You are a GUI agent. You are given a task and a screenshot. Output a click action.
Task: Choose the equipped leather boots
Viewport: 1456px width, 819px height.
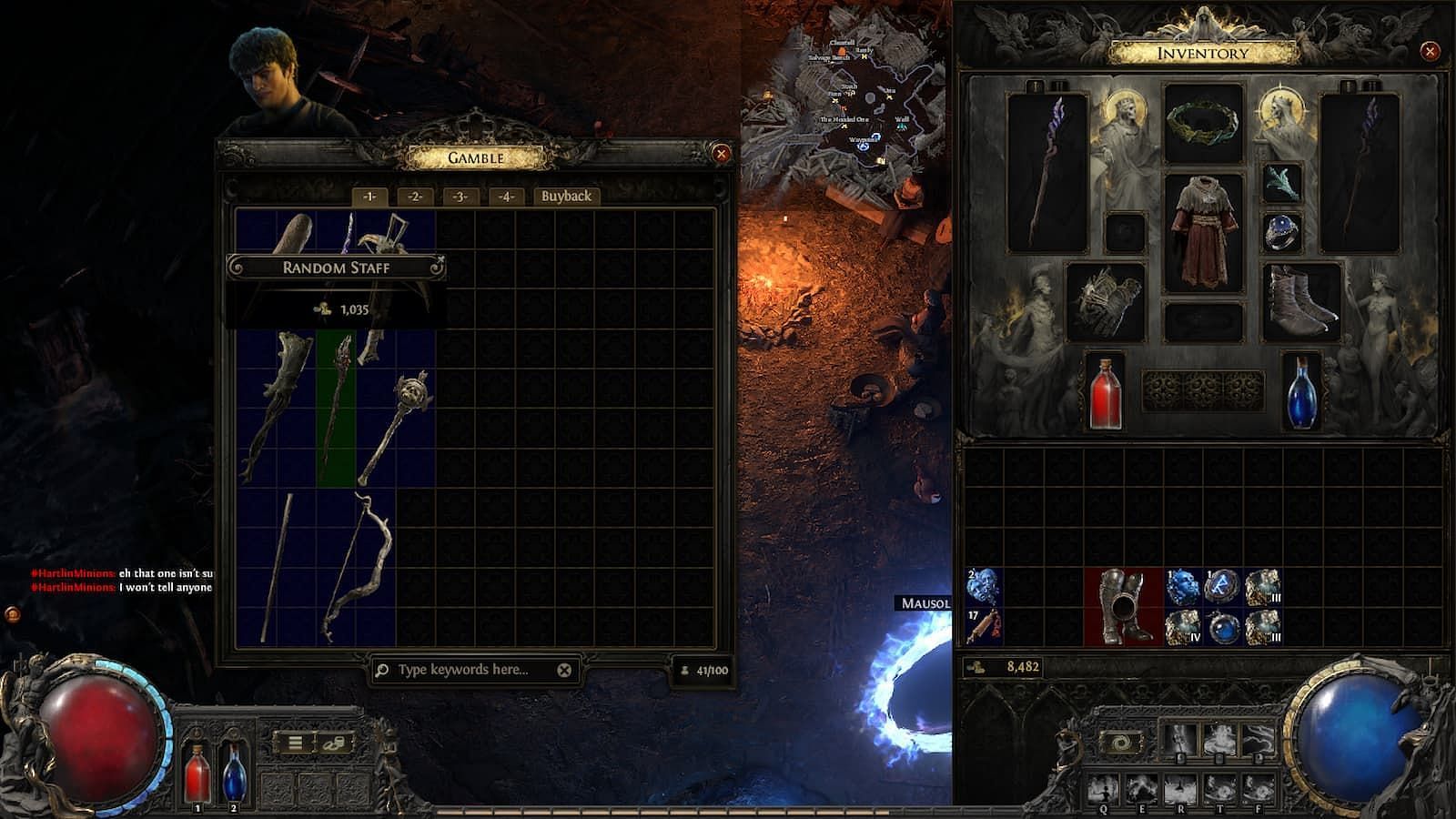(x=1300, y=300)
